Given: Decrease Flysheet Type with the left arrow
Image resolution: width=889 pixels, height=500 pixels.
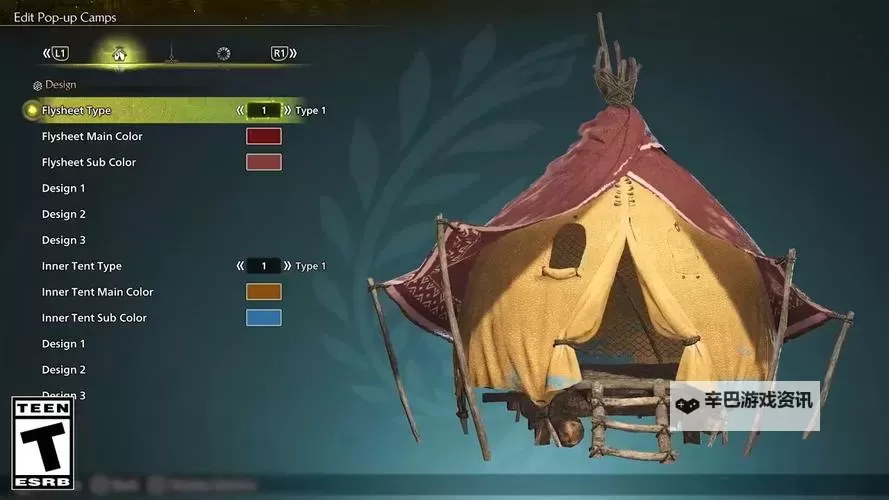Looking at the screenshot, I should coord(240,110).
